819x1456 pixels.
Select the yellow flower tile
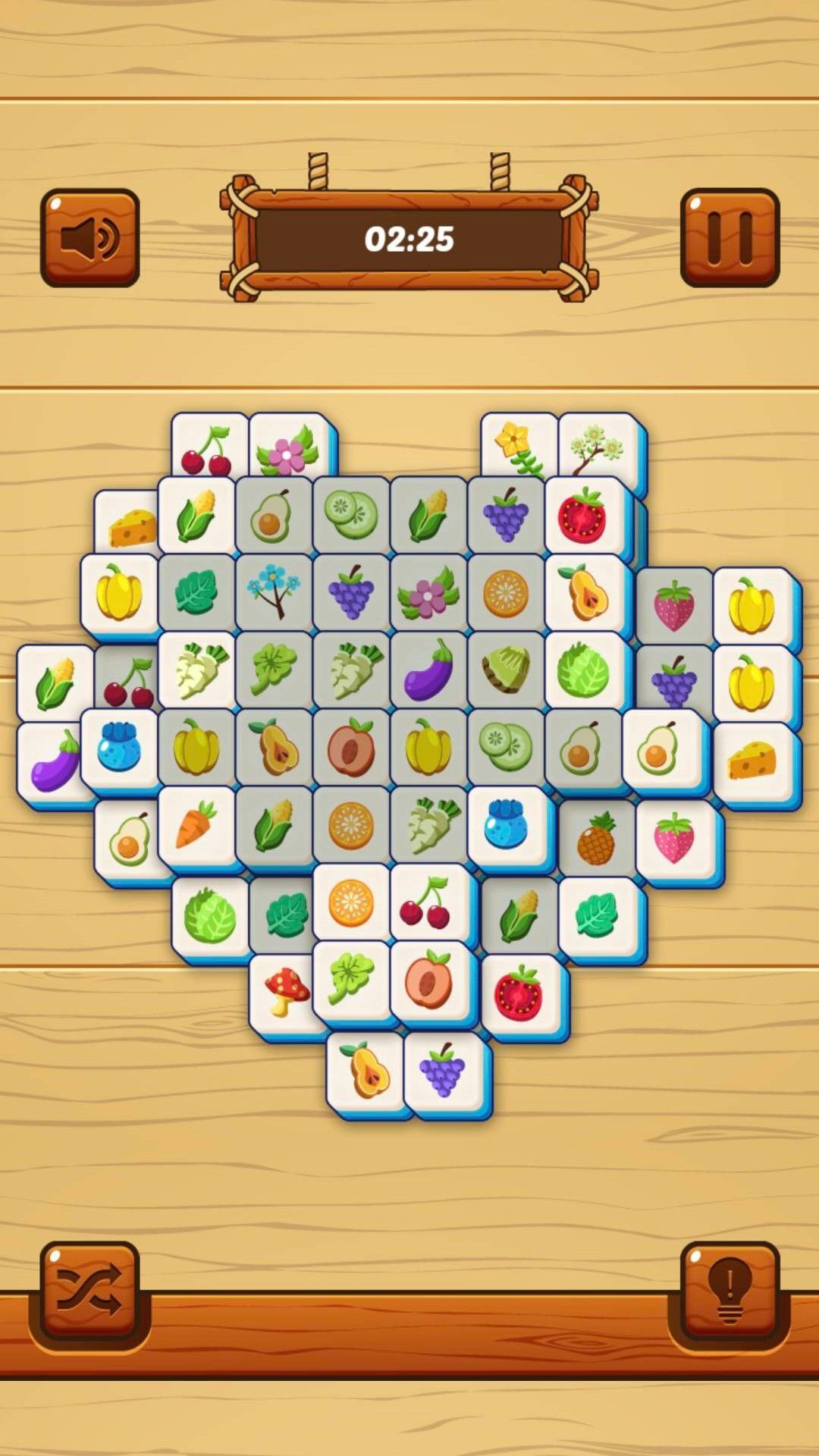517,446
